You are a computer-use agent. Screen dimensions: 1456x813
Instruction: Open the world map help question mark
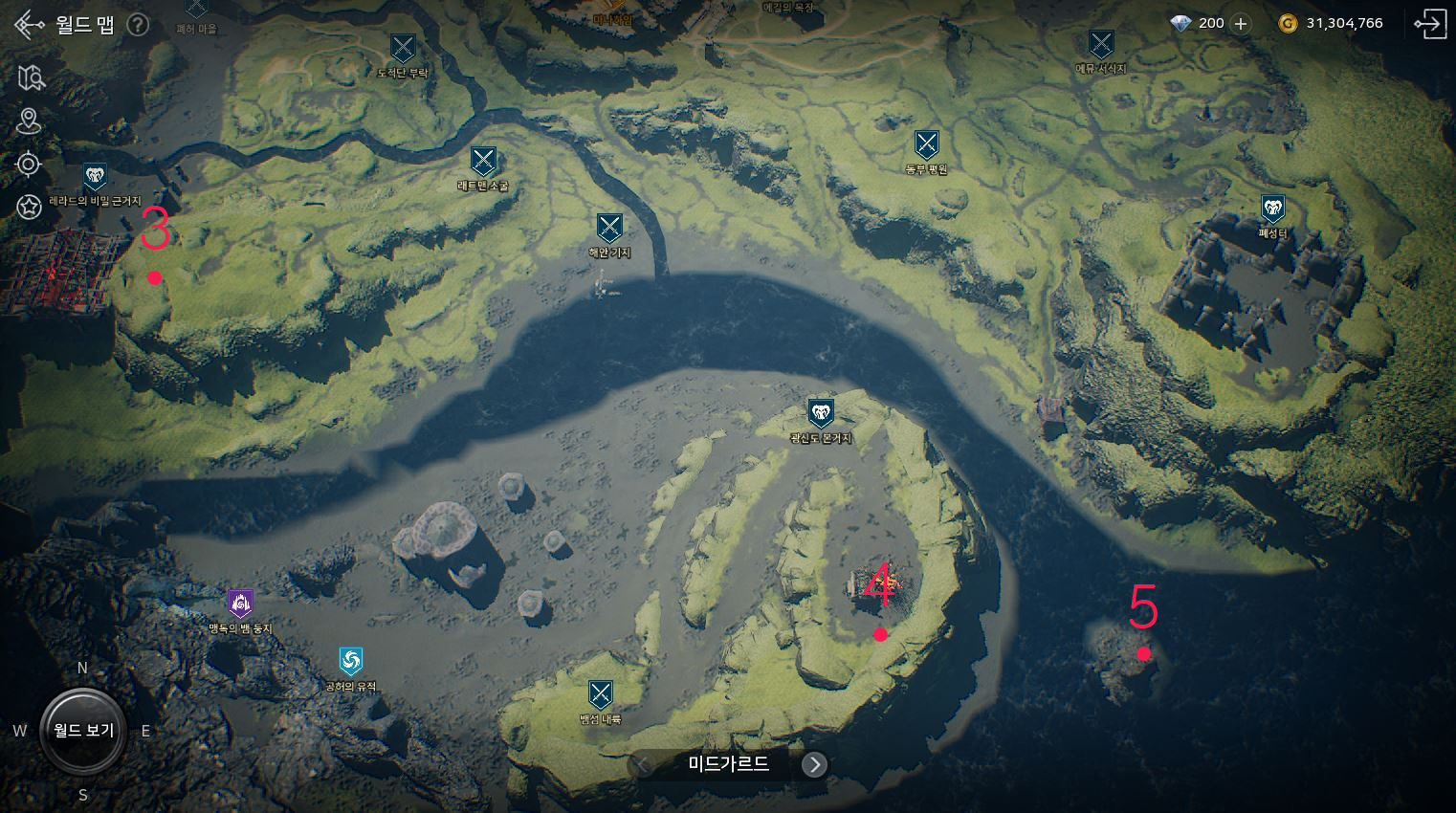(138, 25)
